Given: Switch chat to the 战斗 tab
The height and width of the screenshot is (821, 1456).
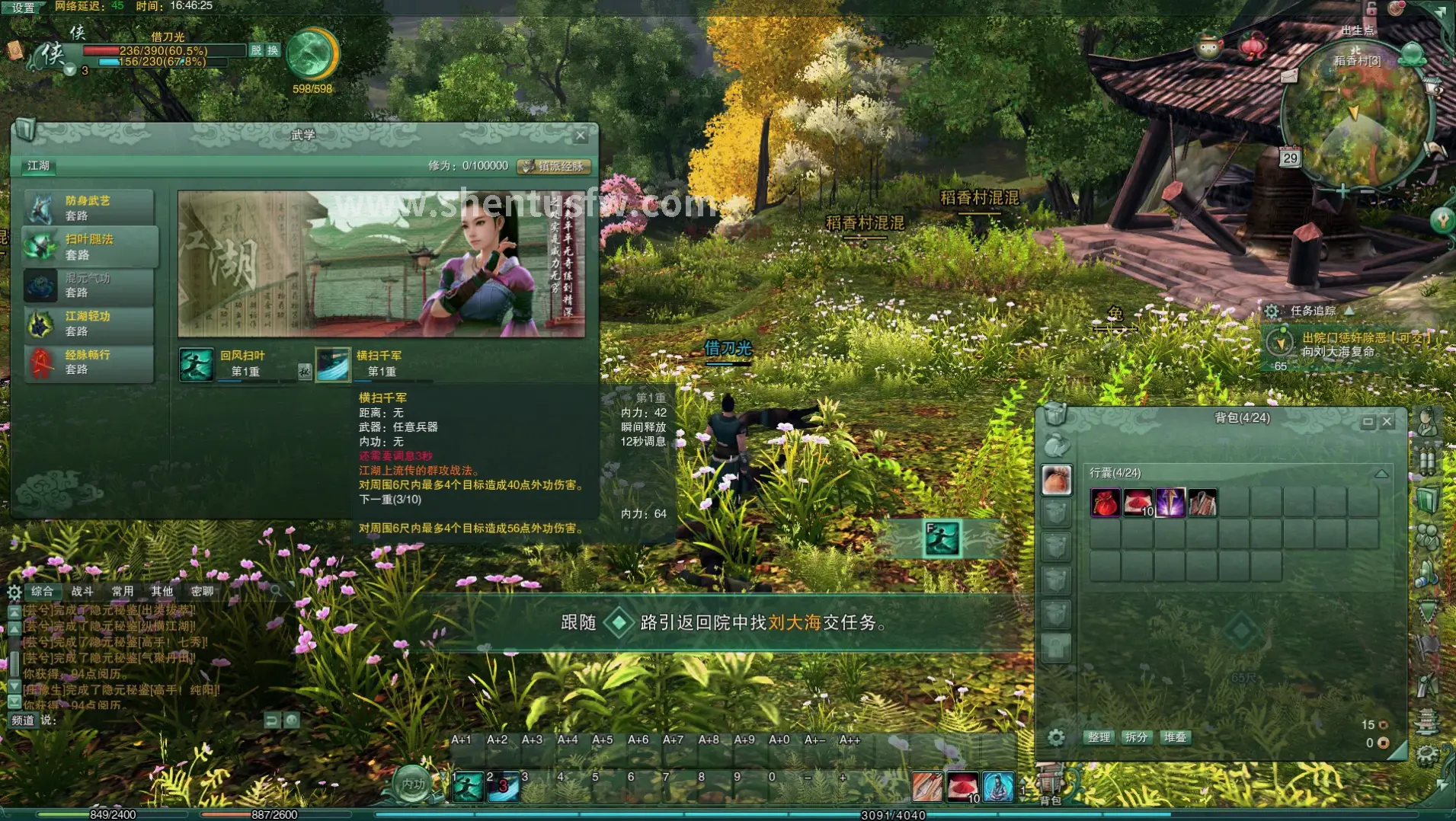Looking at the screenshot, I should click(x=82, y=591).
